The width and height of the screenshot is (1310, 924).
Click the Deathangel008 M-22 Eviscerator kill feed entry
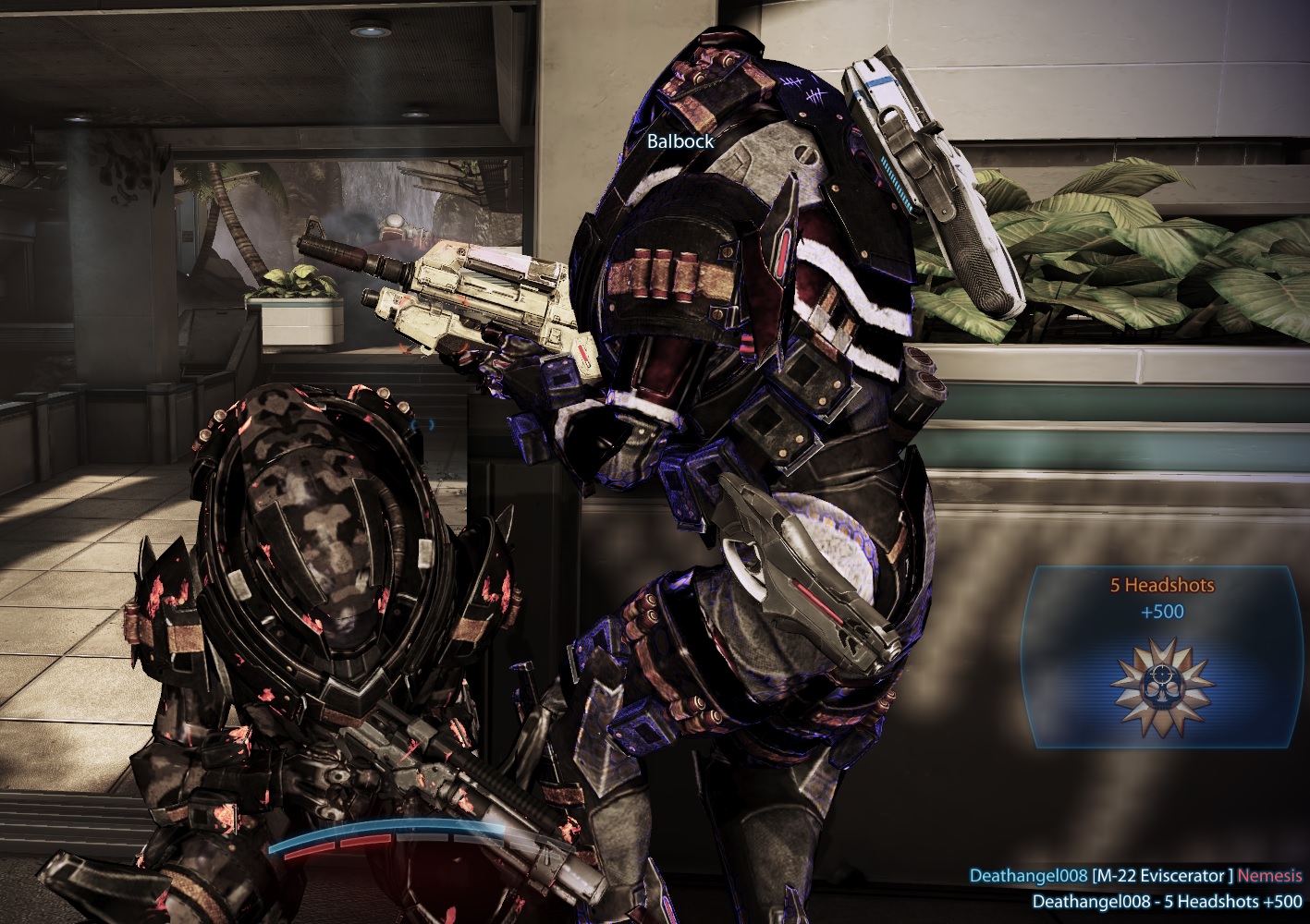pyautogui.click(x=1134, y=876)
